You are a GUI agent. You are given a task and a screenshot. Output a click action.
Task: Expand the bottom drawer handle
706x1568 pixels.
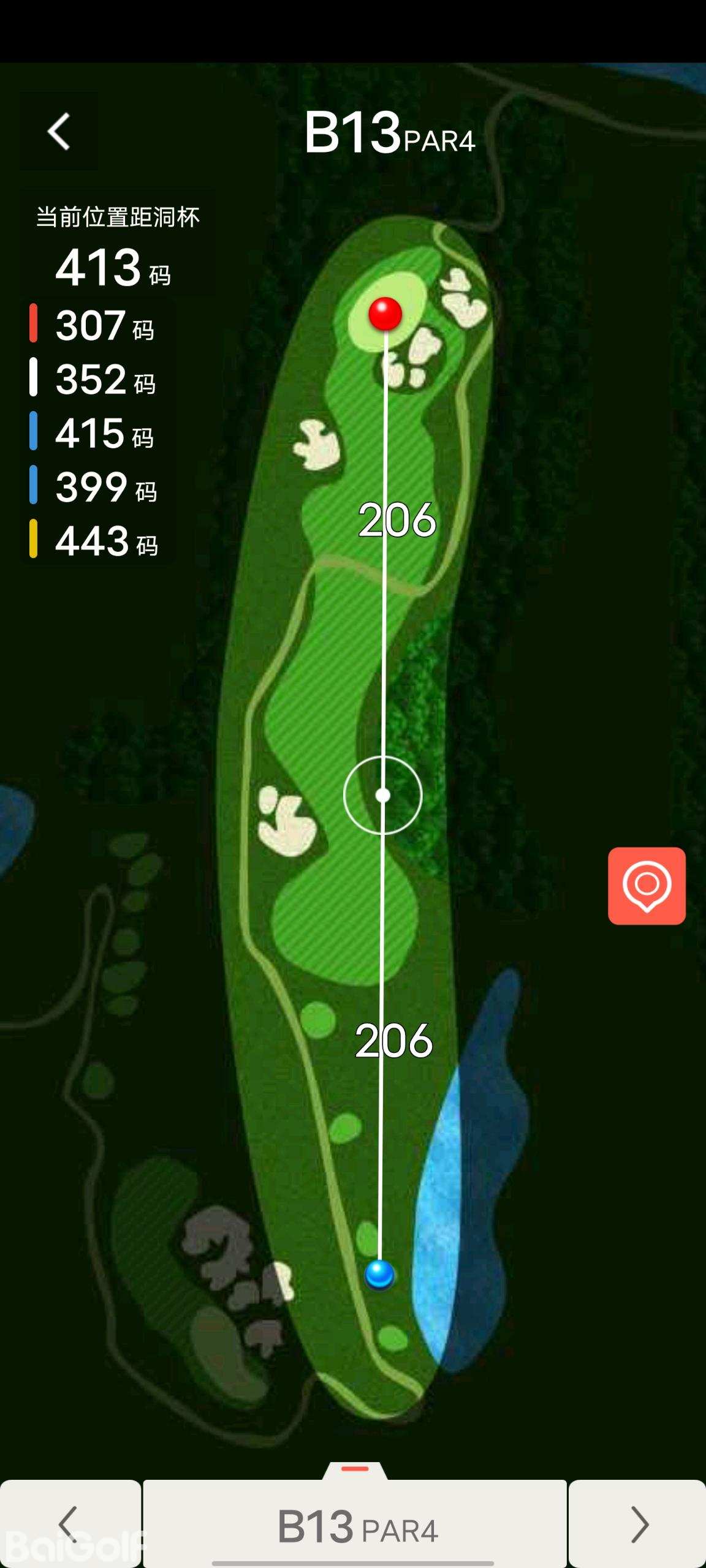pos(355,1470)
